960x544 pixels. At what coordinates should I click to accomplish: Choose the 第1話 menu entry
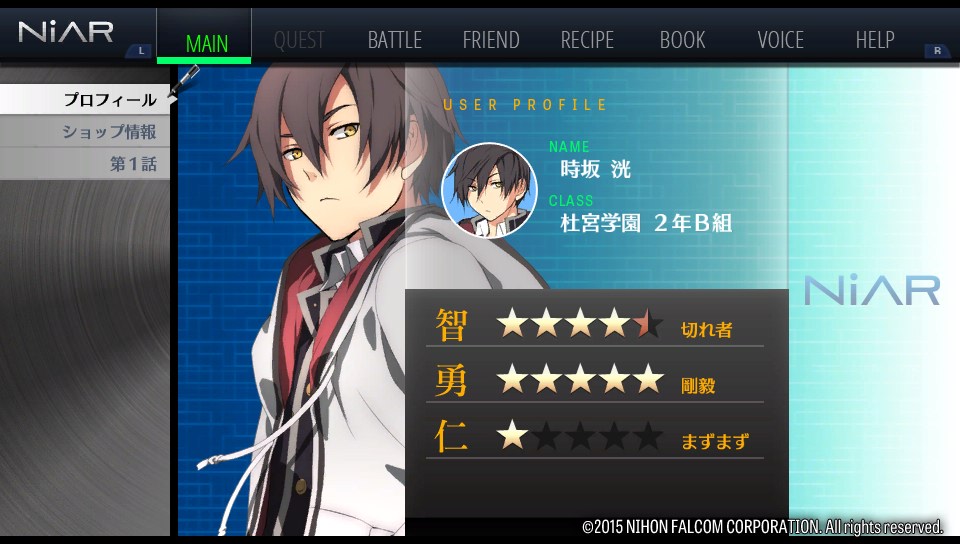pyautogui.click(x=132, y=164)
